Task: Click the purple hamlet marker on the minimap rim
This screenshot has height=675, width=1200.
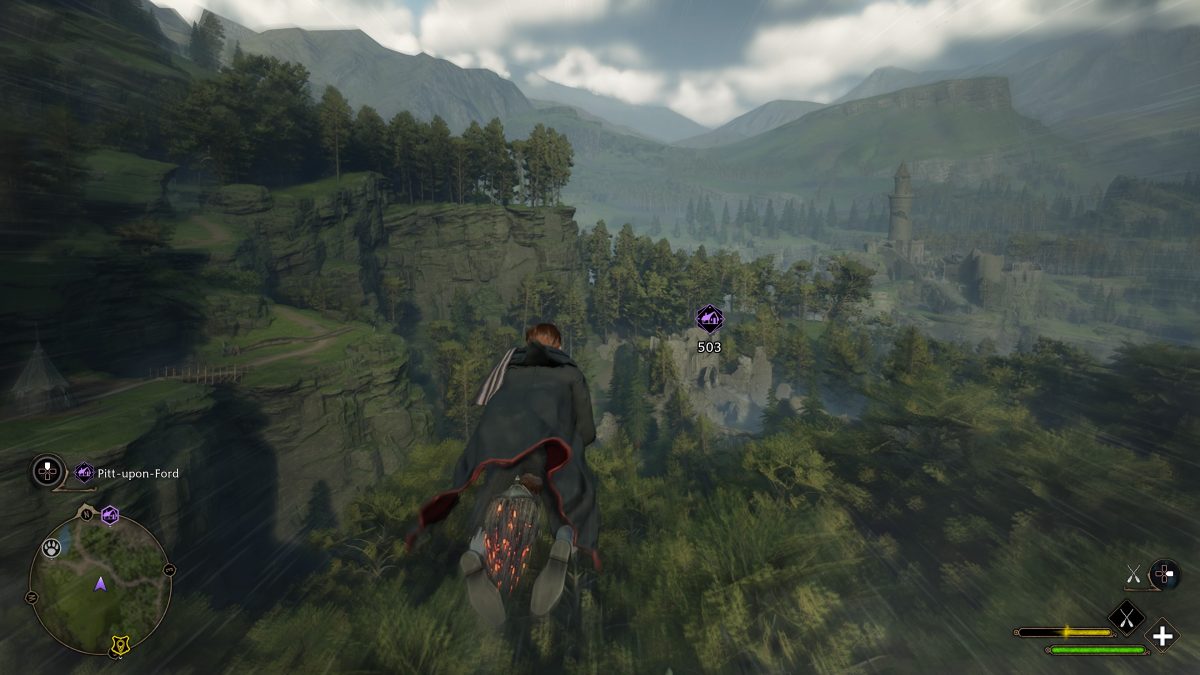Action: 110,515
